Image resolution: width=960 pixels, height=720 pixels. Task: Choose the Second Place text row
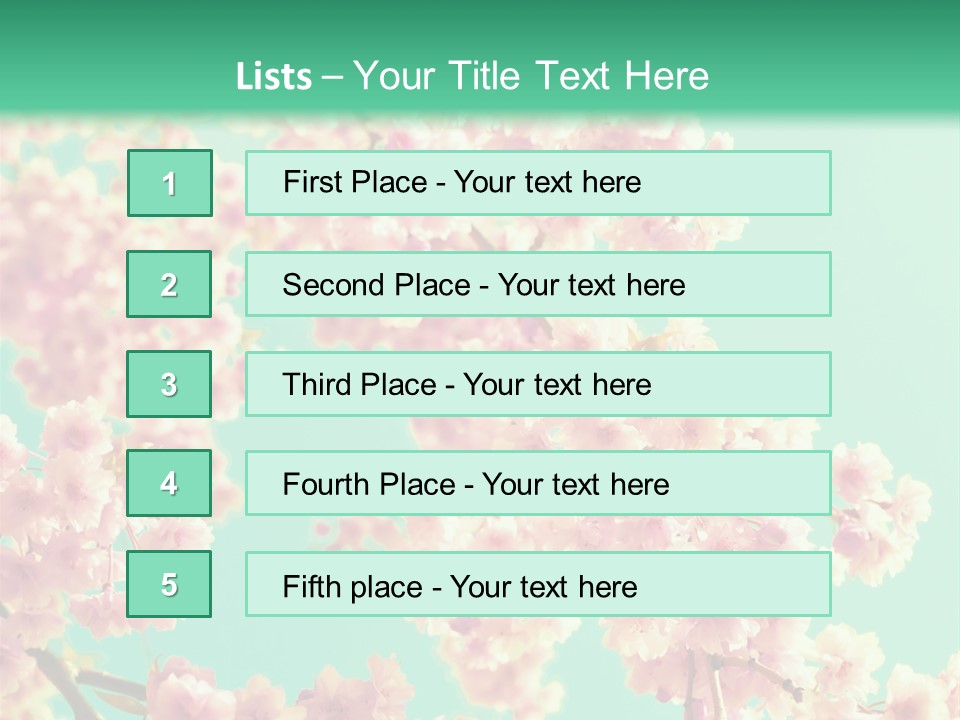[538, 284]
